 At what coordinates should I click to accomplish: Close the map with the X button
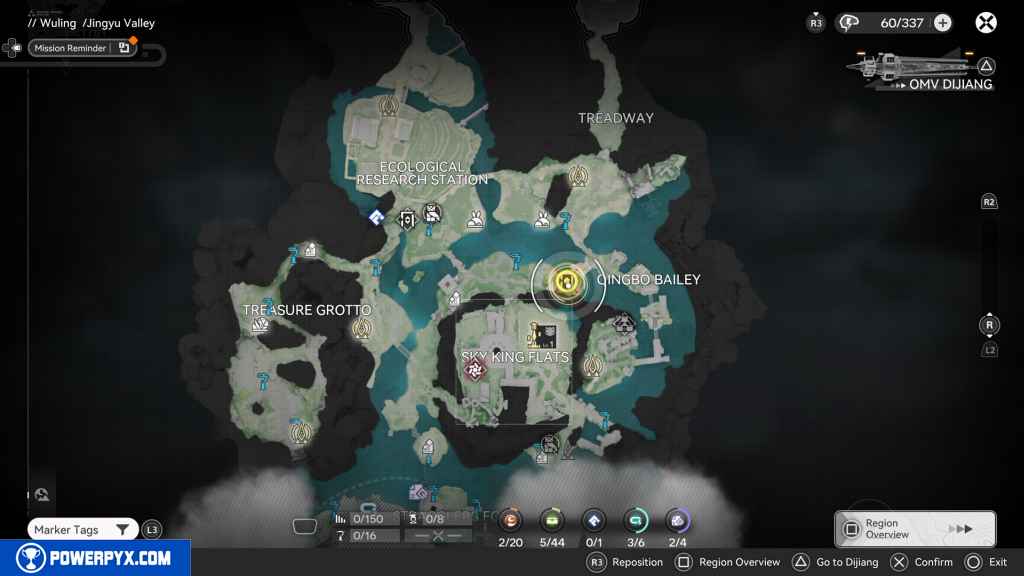coord(986,23)
